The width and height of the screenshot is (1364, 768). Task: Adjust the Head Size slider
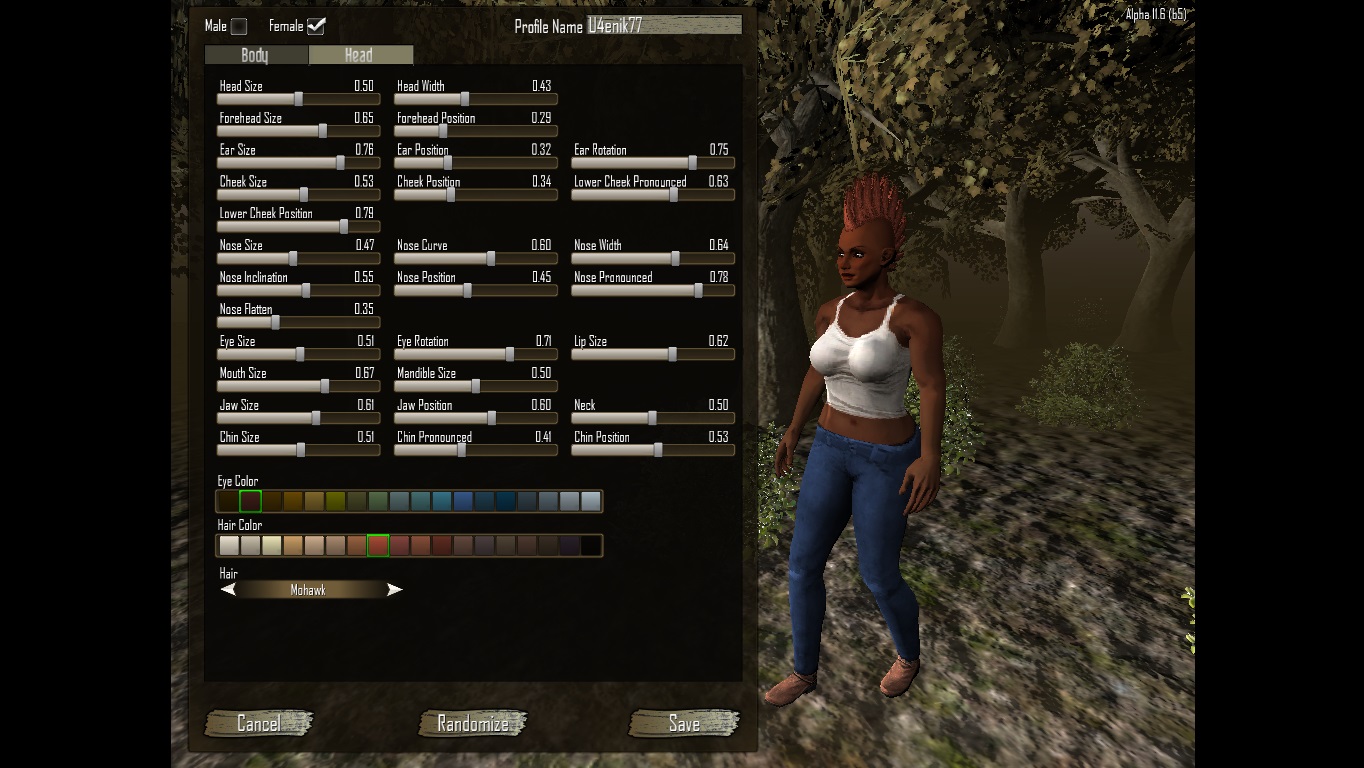(298, 99)
